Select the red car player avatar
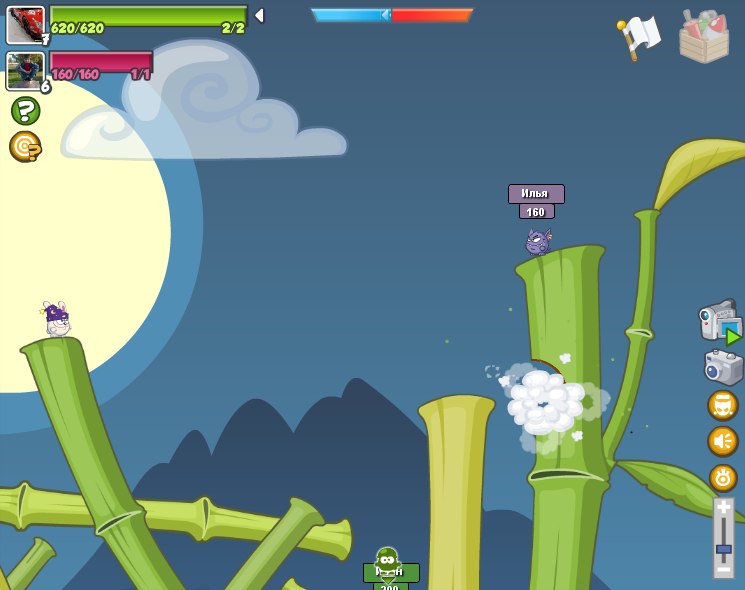745x590 pixels. pyautogui.click(x=25, y=25)
